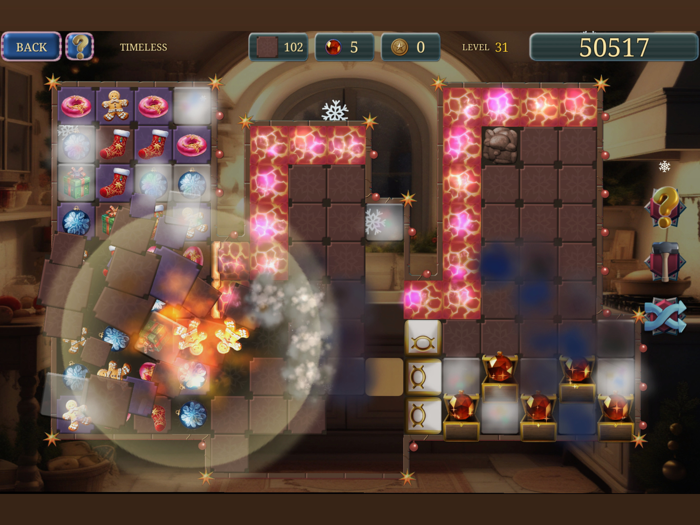
Task: Select the grey stone block tile
Action: tap(501, 144)
